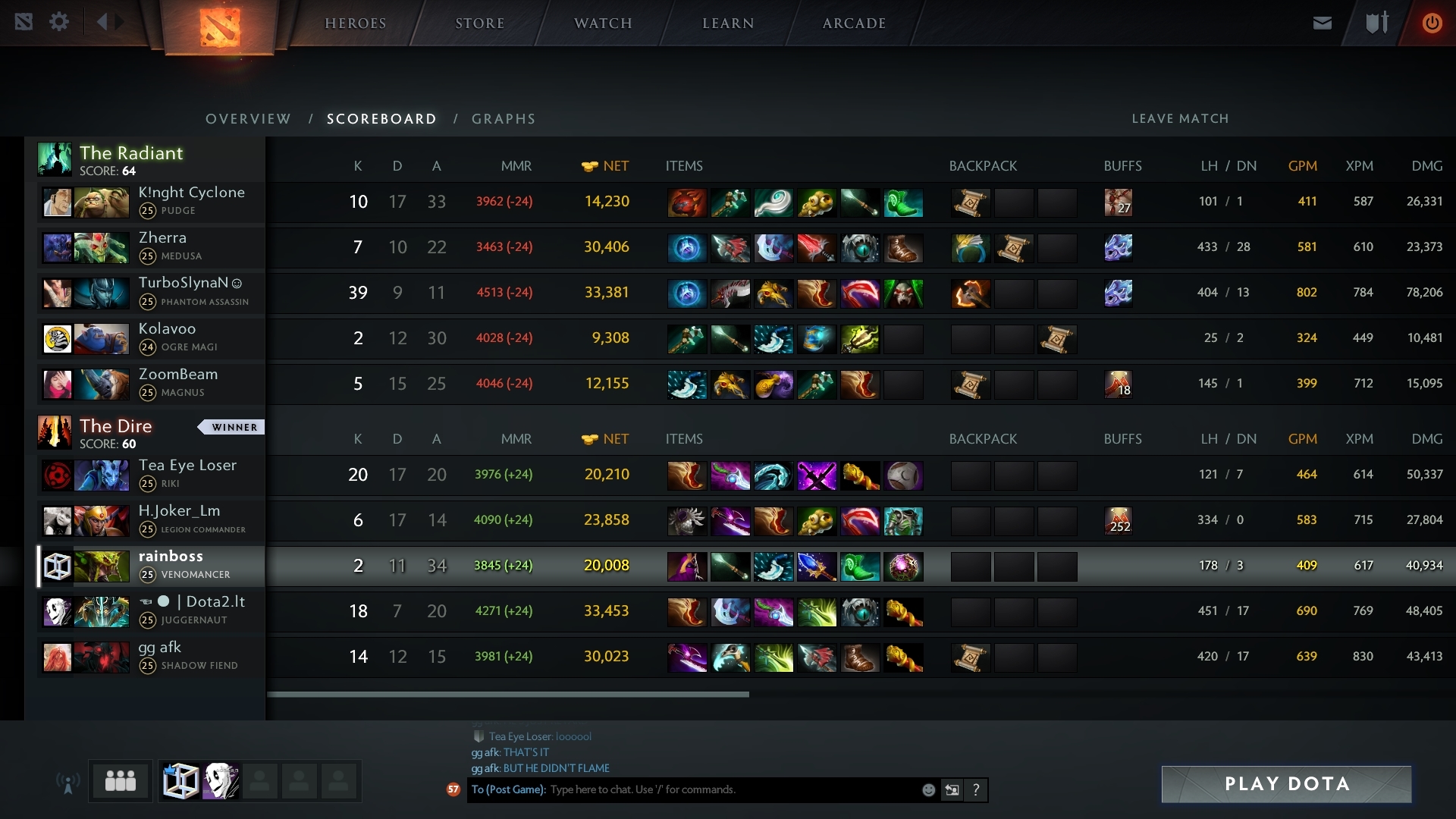Image resolution: width=1456 pixels, height=819 pixels.
Task: Select rainboss's Venomancer hero portrait
Action: coord(102,566)
